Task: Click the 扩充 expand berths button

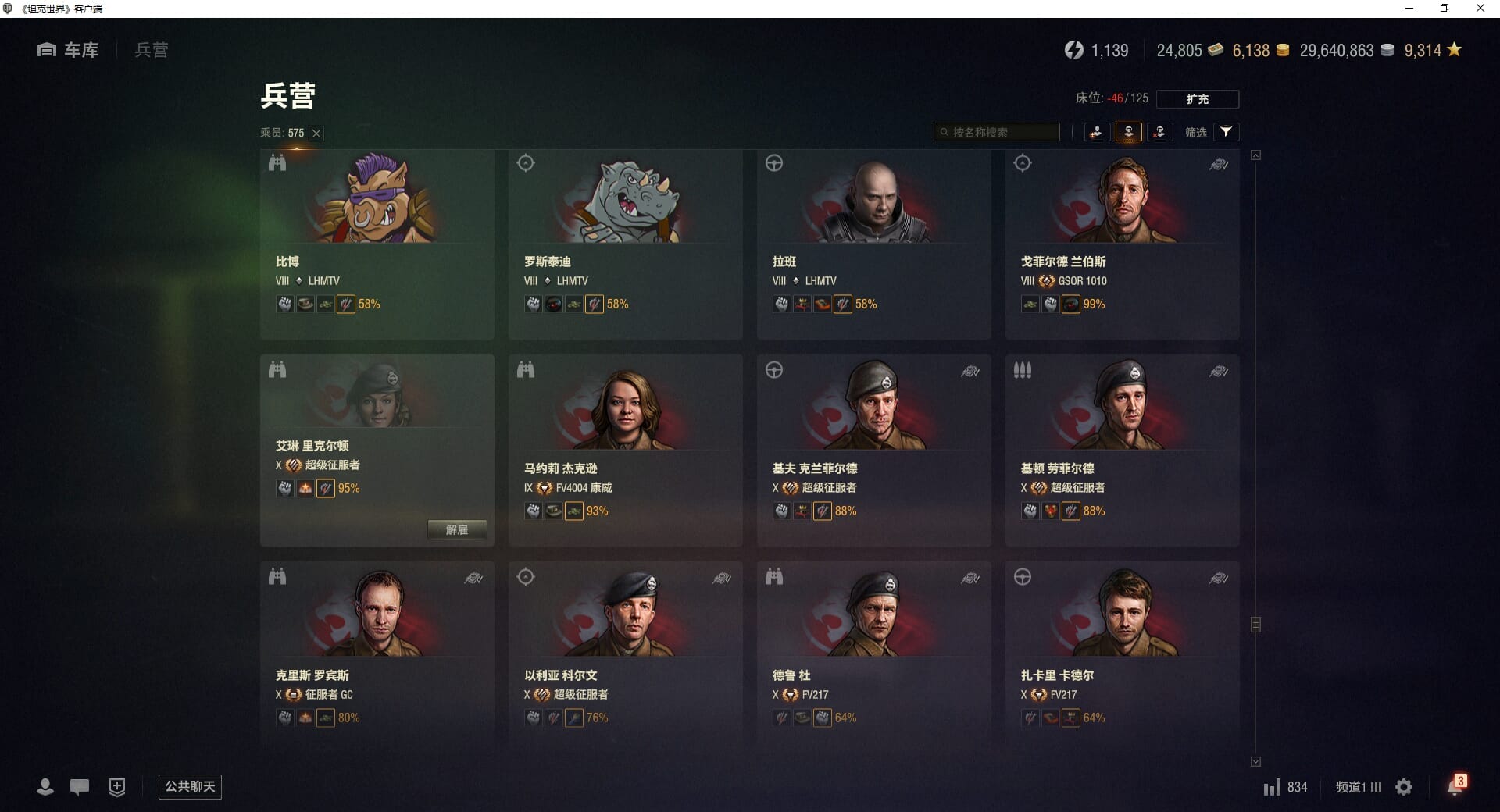Action: pos(1197,99)
